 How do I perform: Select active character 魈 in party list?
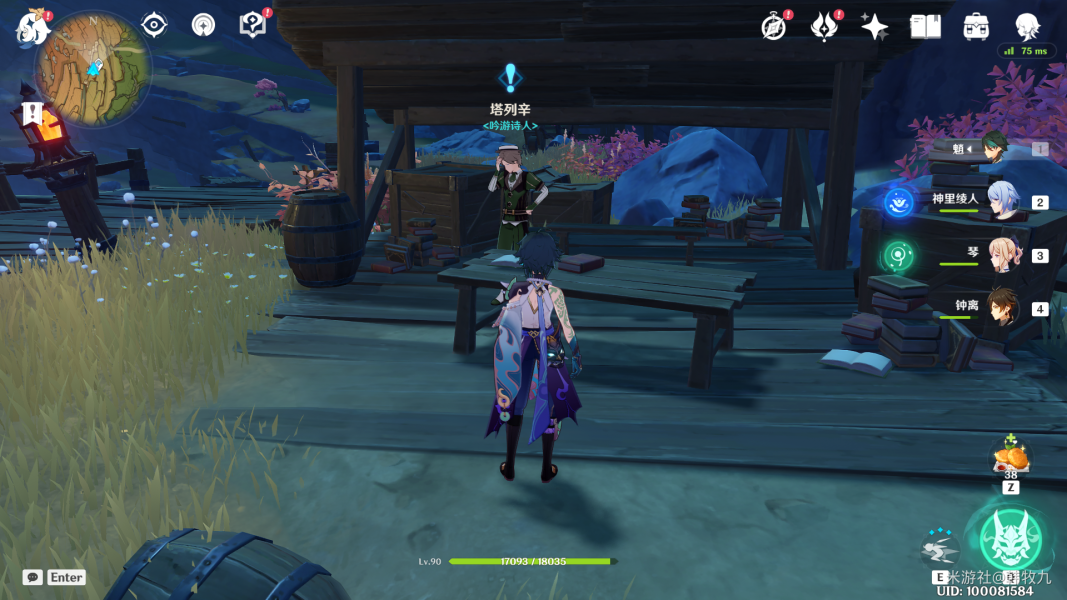click(994, 148)
